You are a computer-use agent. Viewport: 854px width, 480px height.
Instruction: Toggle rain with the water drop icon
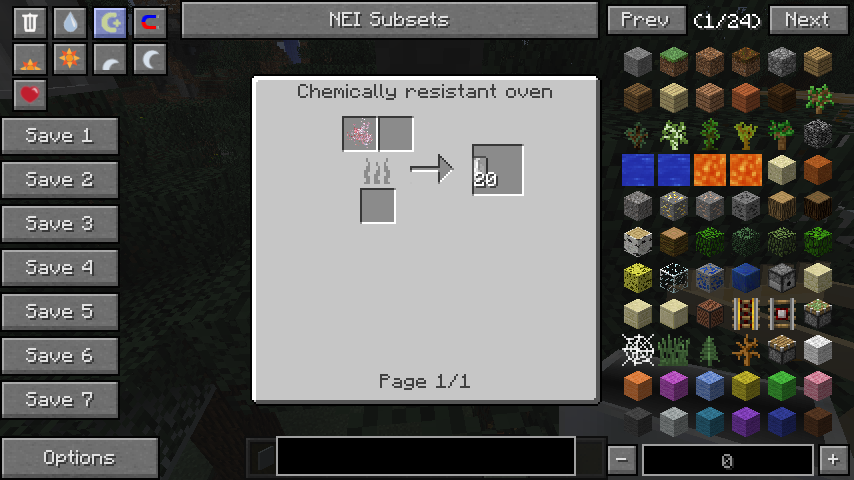click(x=70, y=23)
